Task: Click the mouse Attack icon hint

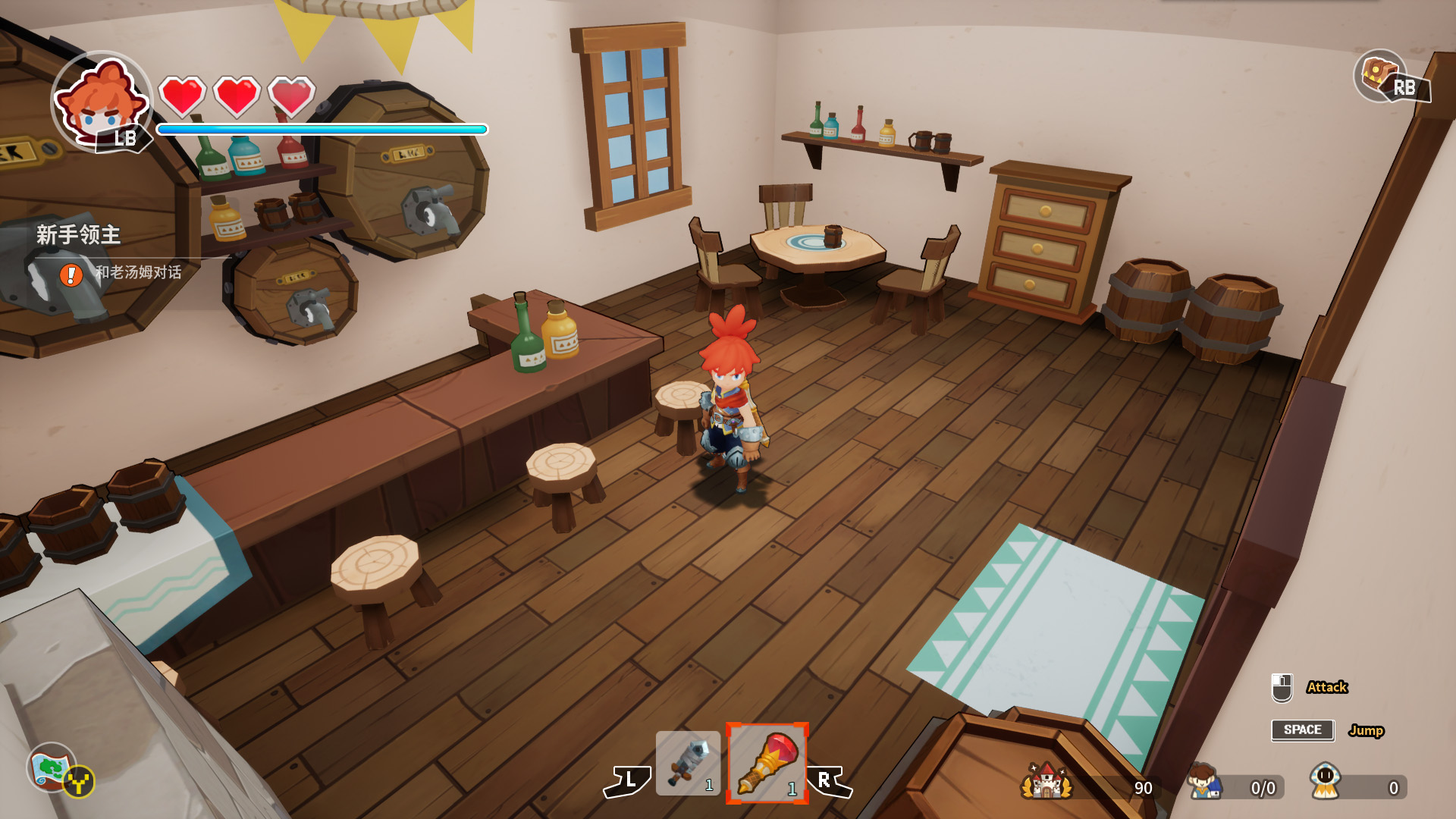Action: (x=1281, y=686)
